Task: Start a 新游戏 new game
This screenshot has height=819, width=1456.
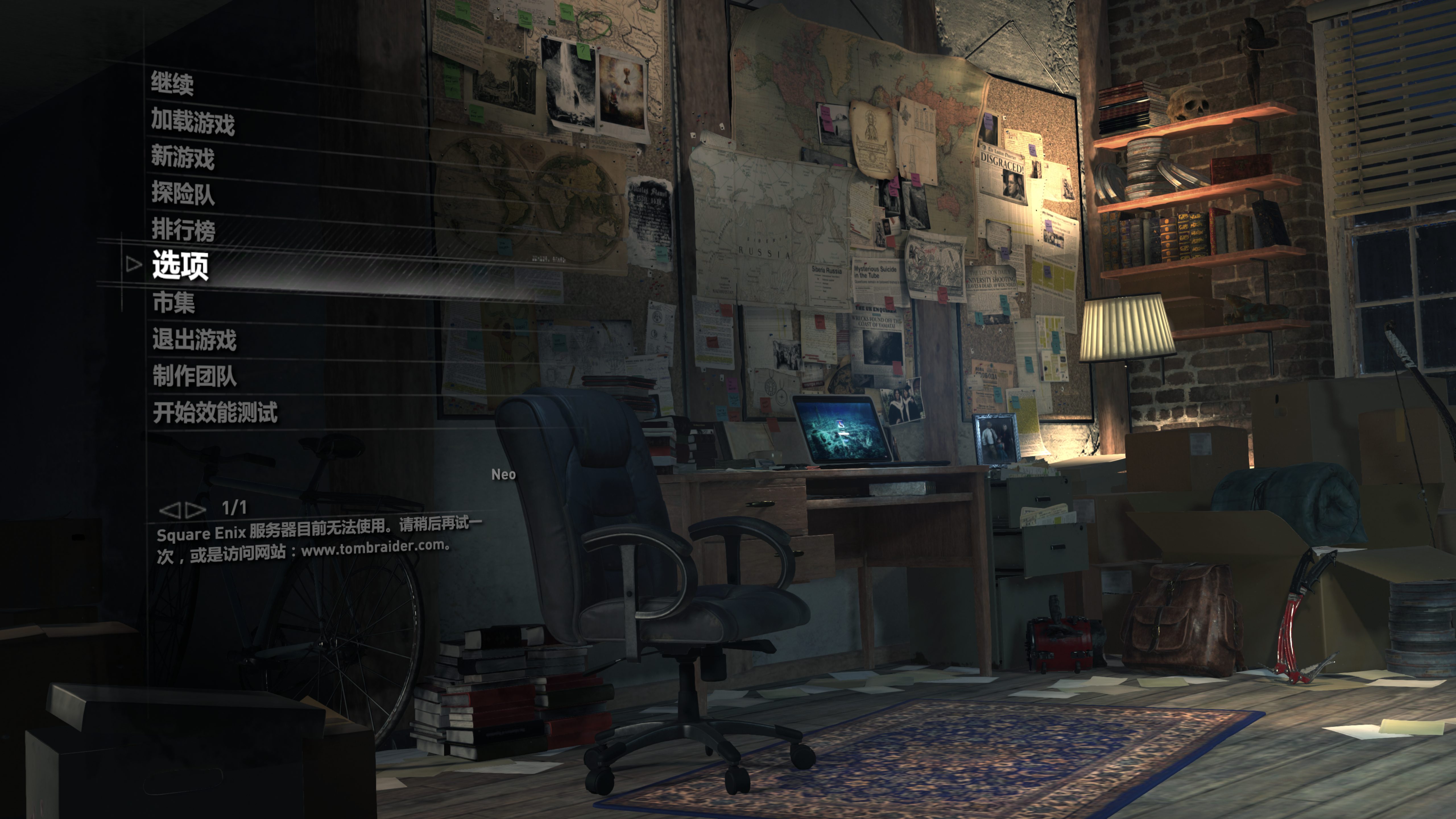Action: click(x=183, y=157)
